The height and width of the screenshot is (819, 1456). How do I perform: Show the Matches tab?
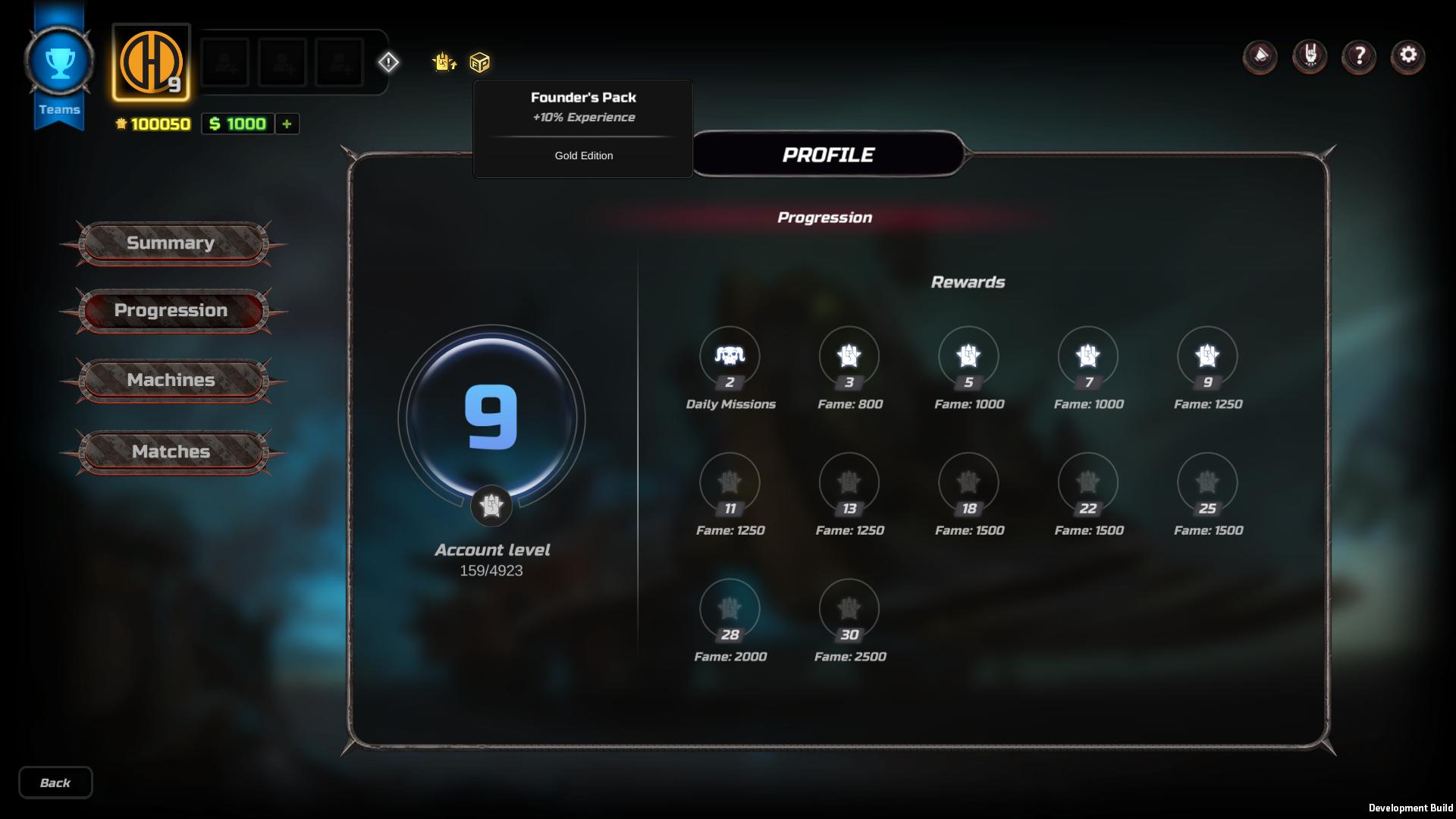point(171,452)
